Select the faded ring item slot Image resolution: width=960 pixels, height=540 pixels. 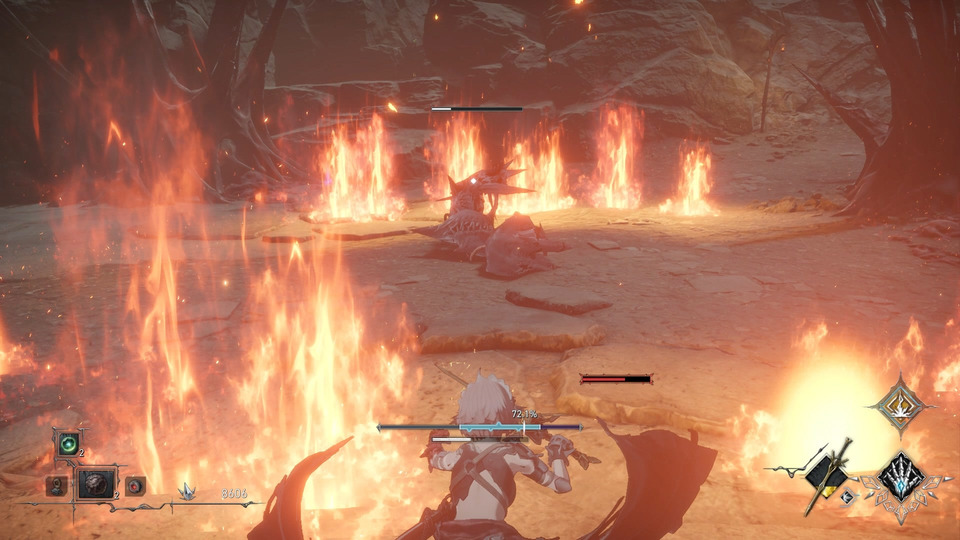click(57, 486)
